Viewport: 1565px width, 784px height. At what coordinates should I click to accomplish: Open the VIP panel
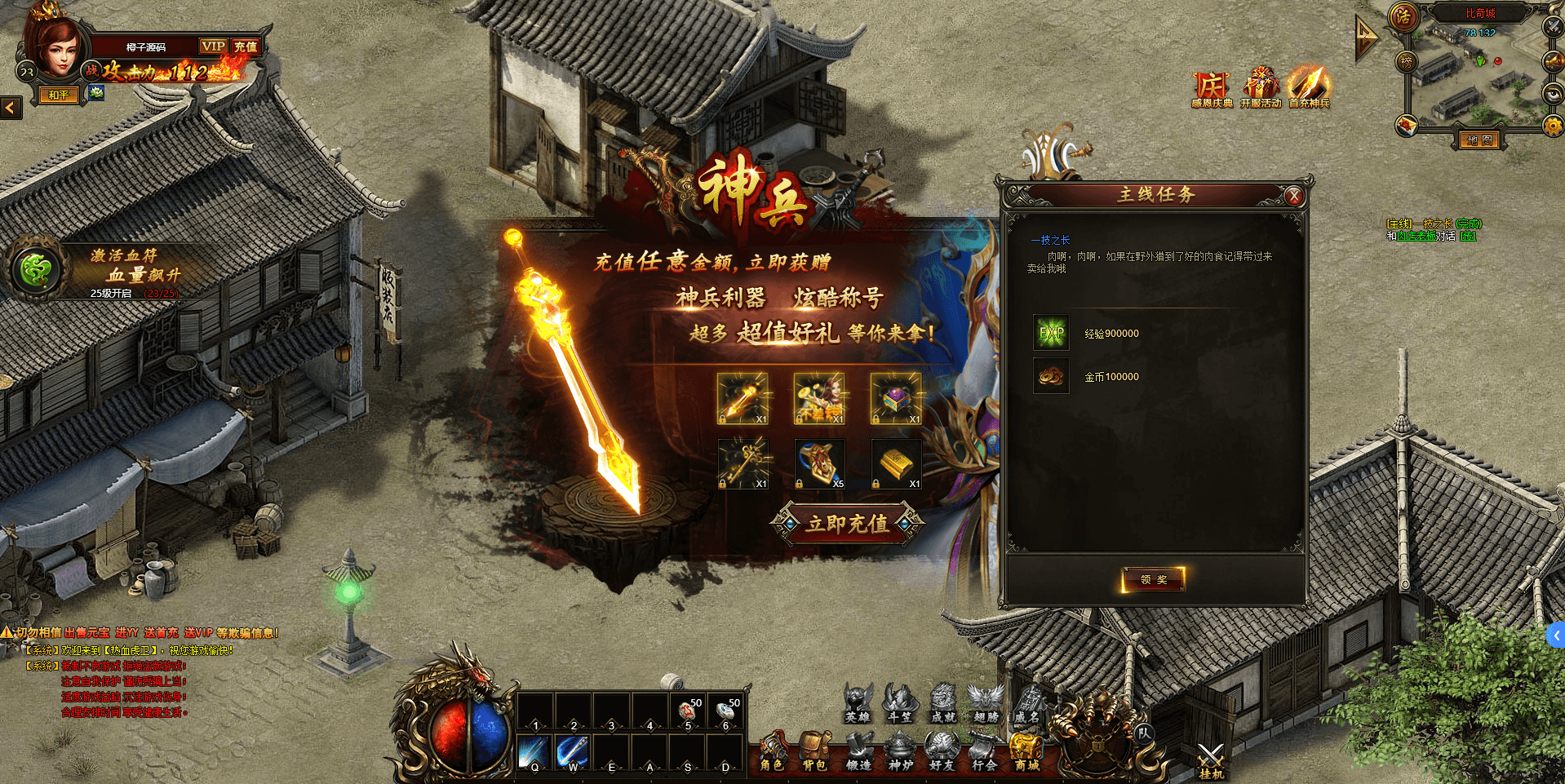coord(213,47)
